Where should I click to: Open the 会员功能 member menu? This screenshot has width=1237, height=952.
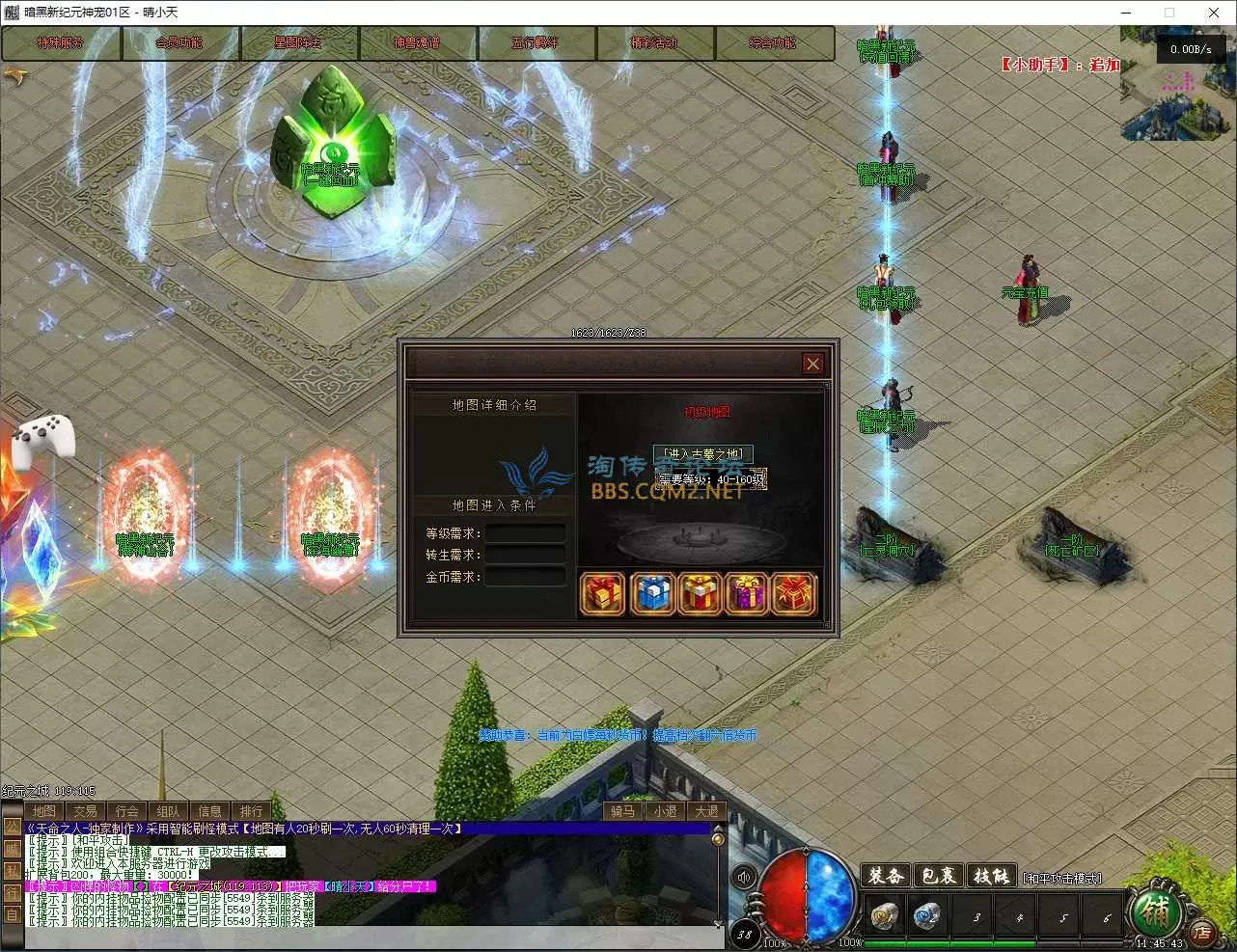pyautogui.click(x=179, y=43)
